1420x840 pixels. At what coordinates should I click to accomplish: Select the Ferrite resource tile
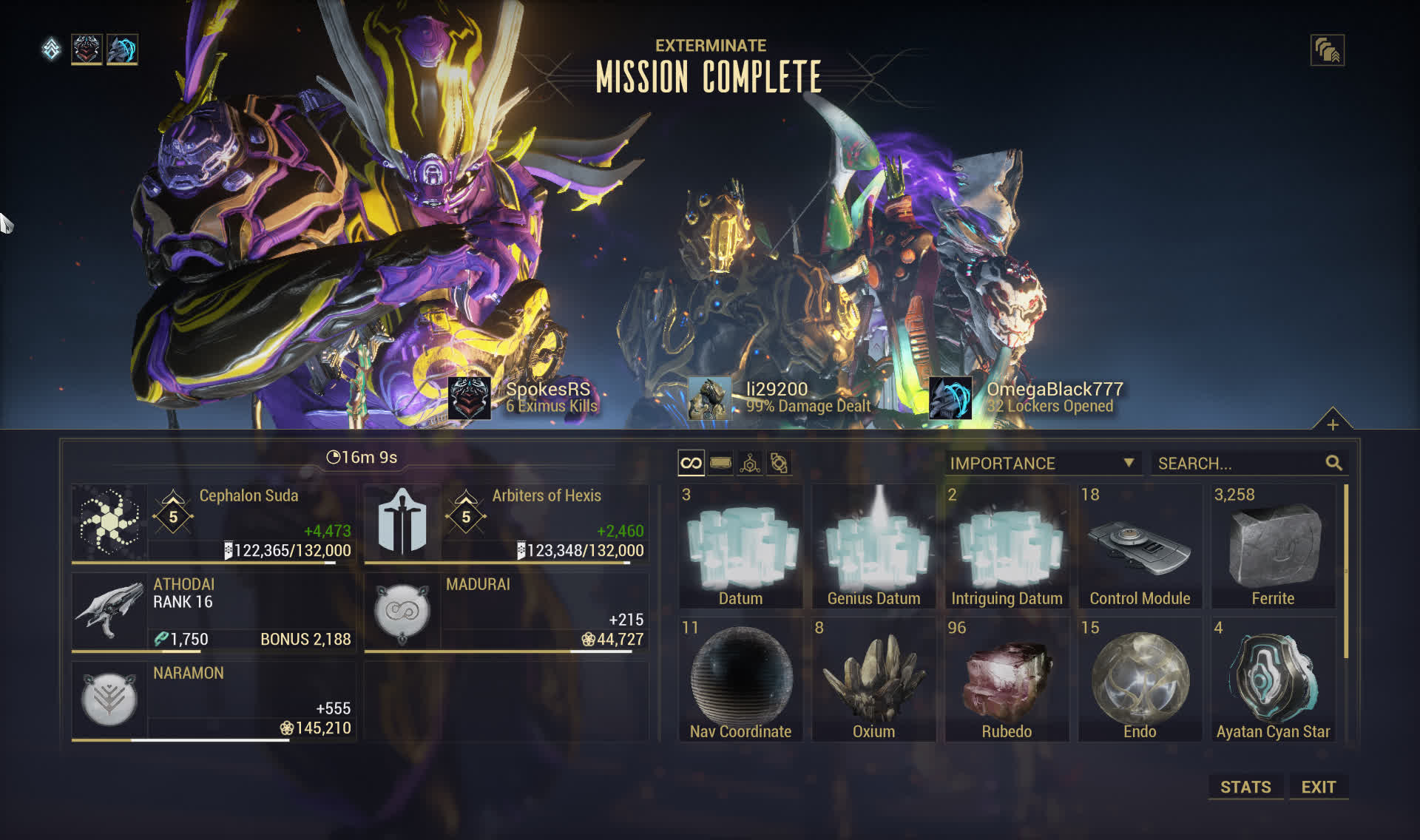(x=1273, y=546)
